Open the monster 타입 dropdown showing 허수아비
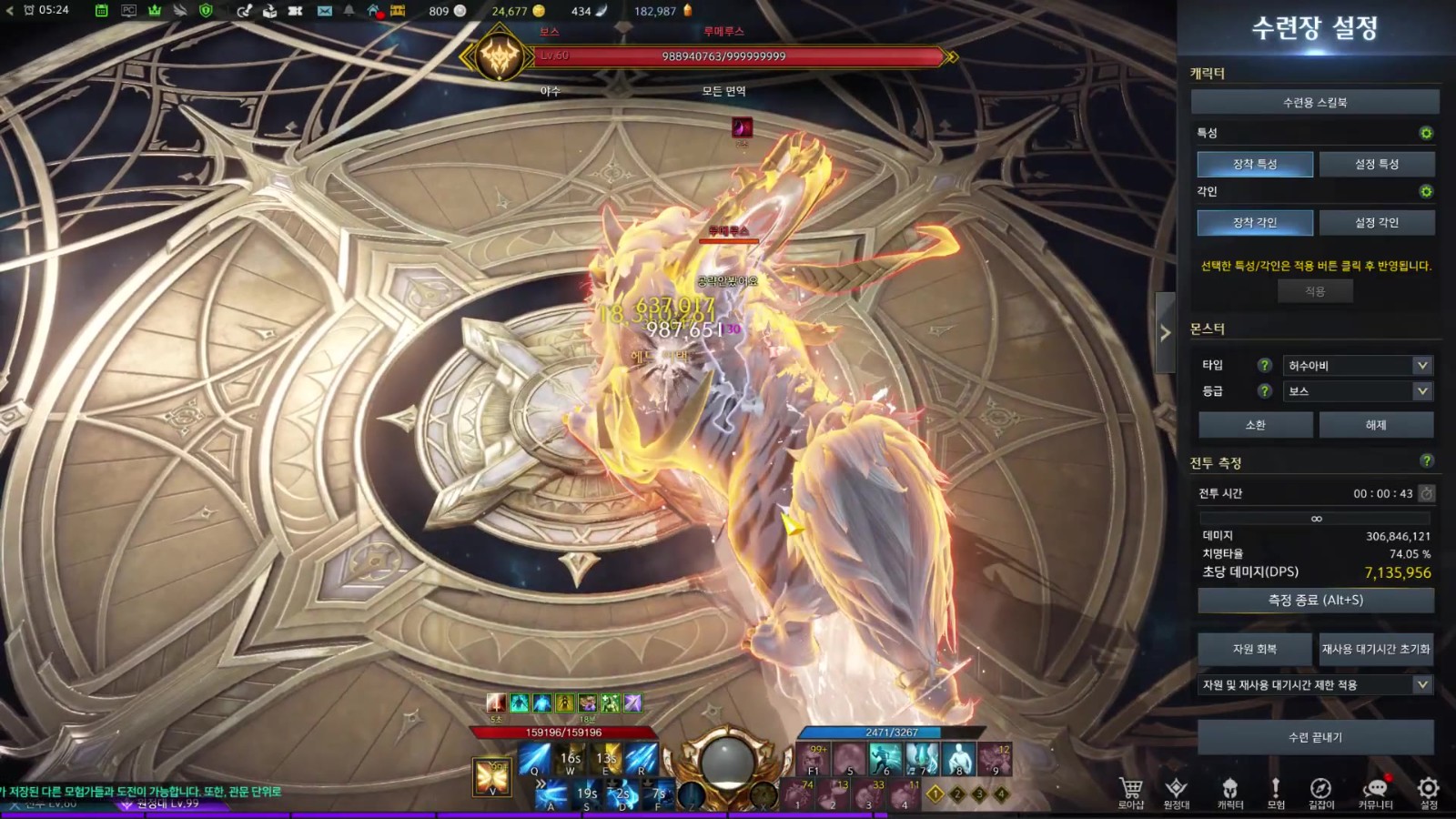Screen dimensions: 1456x819 (1357, 365)
